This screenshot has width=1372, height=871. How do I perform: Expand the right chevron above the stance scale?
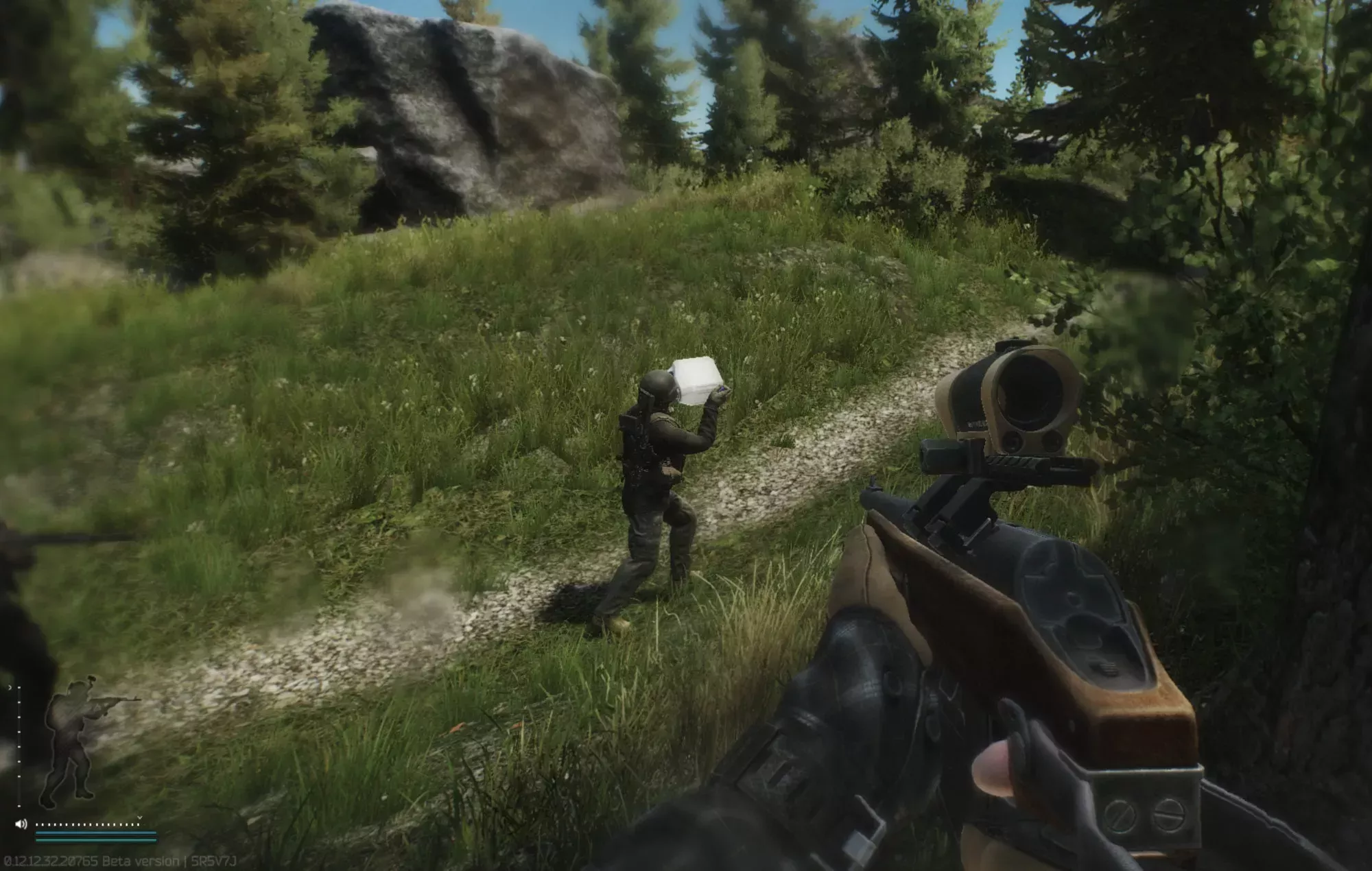point(10,687)
